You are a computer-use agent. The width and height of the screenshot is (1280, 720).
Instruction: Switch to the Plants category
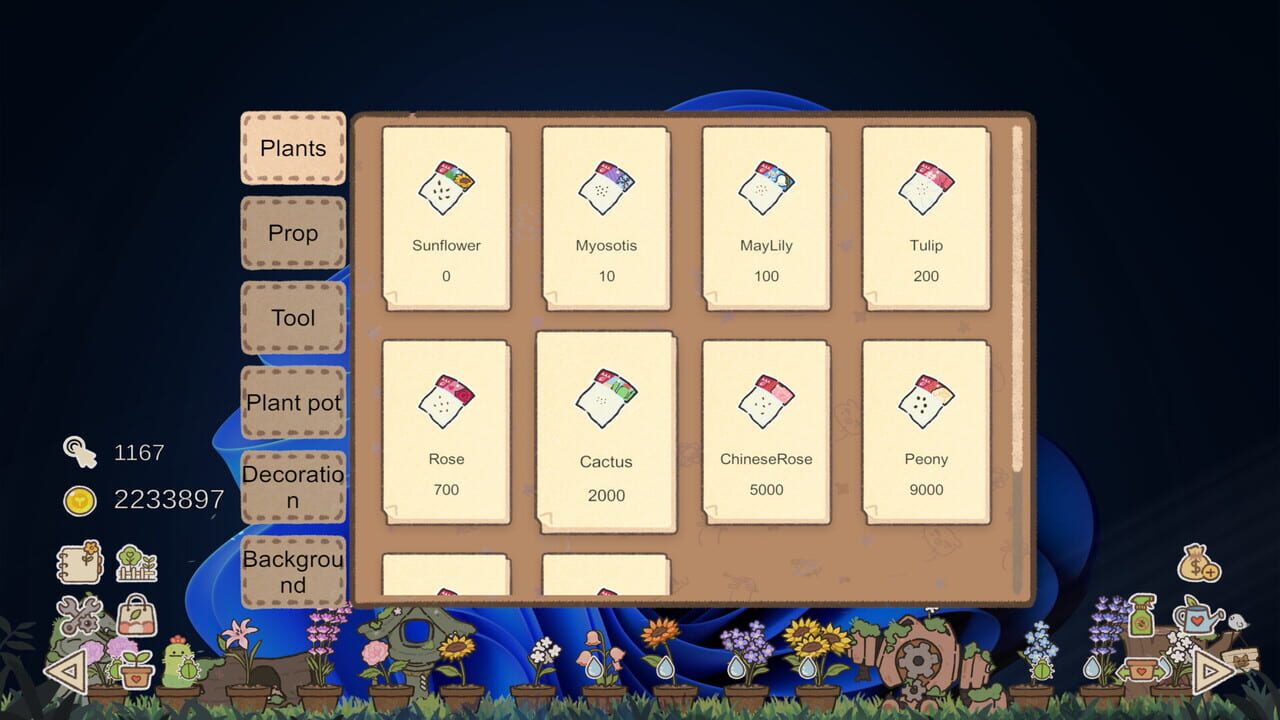tap(293, 147)
